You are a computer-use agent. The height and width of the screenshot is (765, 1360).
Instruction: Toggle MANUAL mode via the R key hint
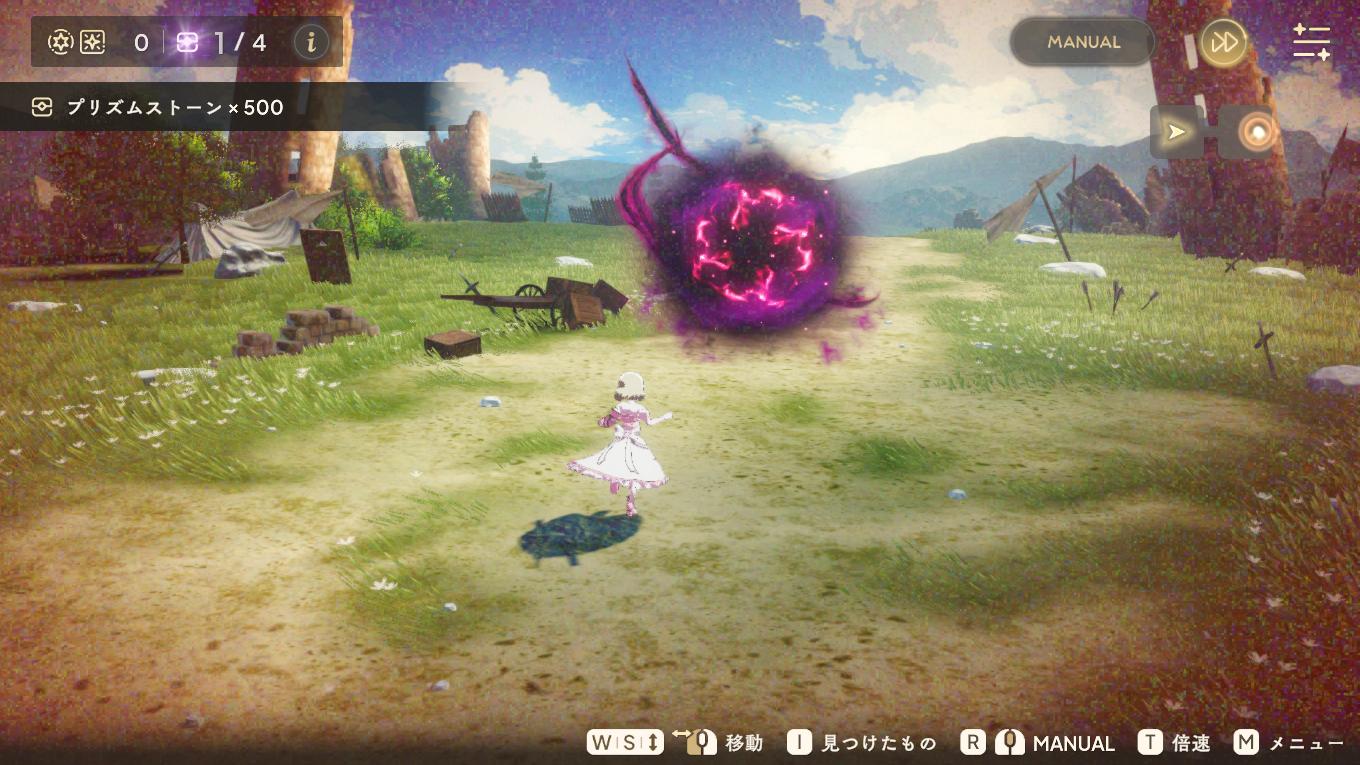pos(971,742)
